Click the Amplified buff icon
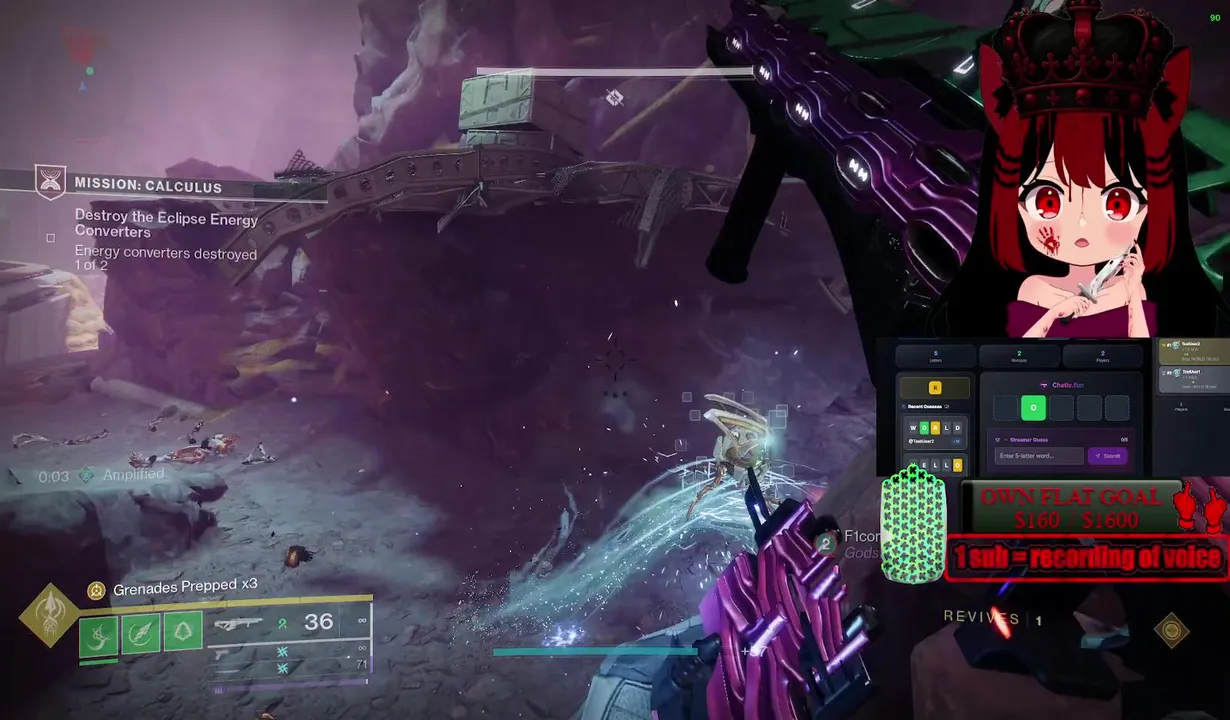Screen dimensions: 1230x720 coord(87,476)
